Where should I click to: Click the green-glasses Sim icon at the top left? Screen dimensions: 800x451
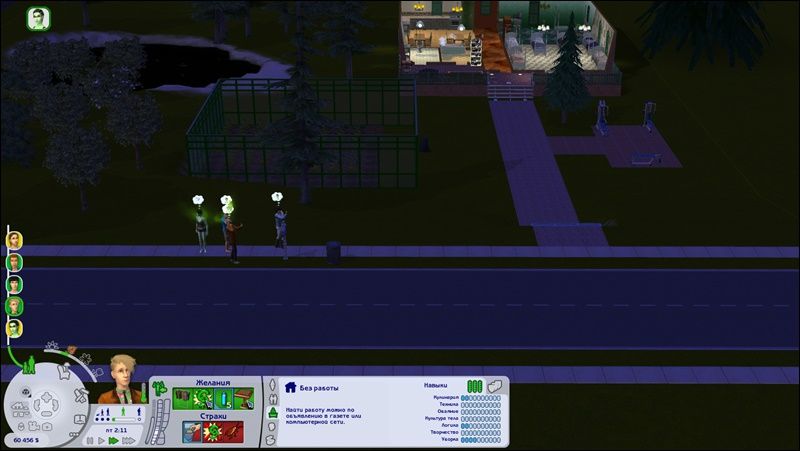pos(38,19)
